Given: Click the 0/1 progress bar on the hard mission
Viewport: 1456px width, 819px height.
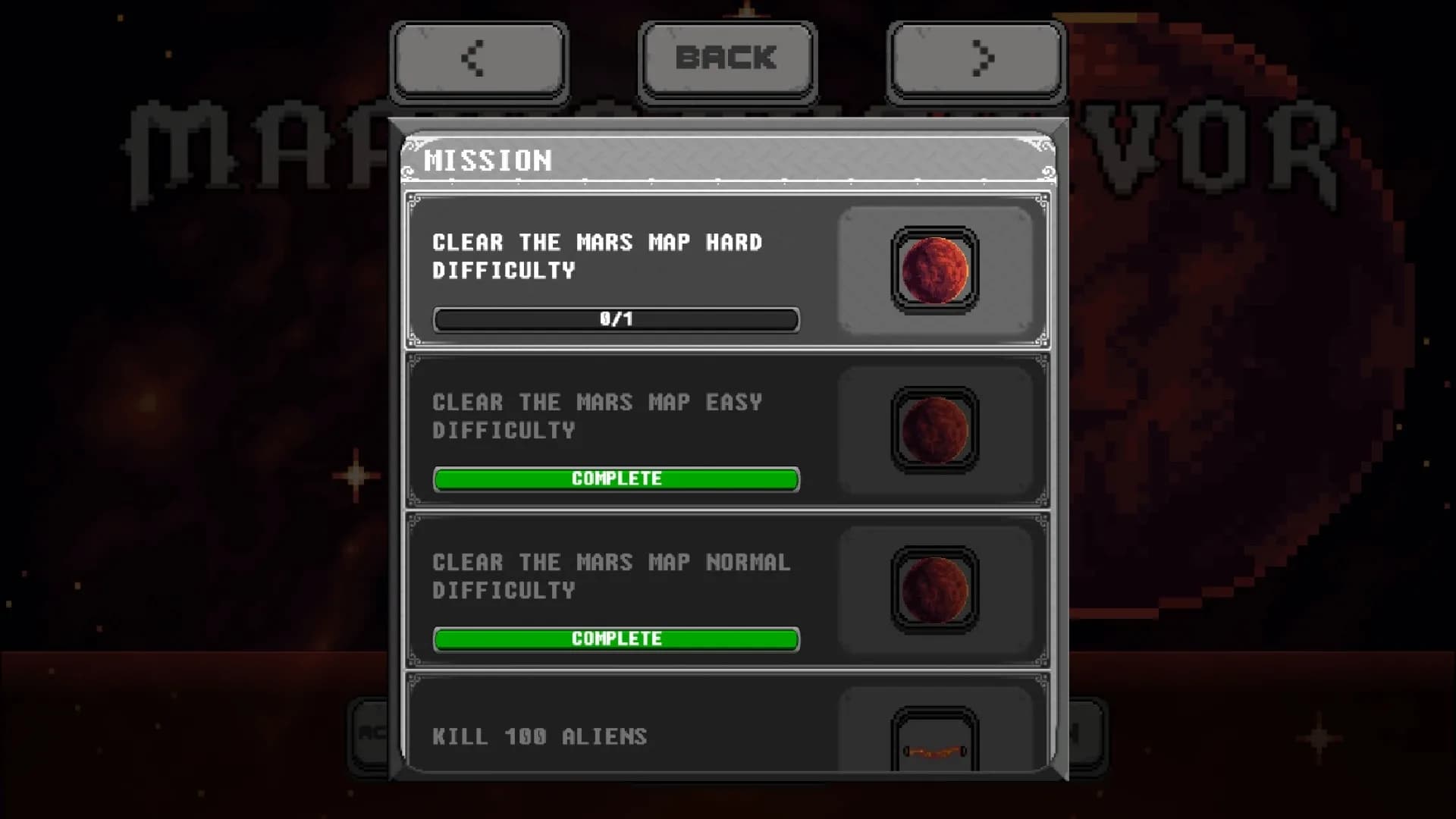Looking at the screenshot, I should point(616,319).
